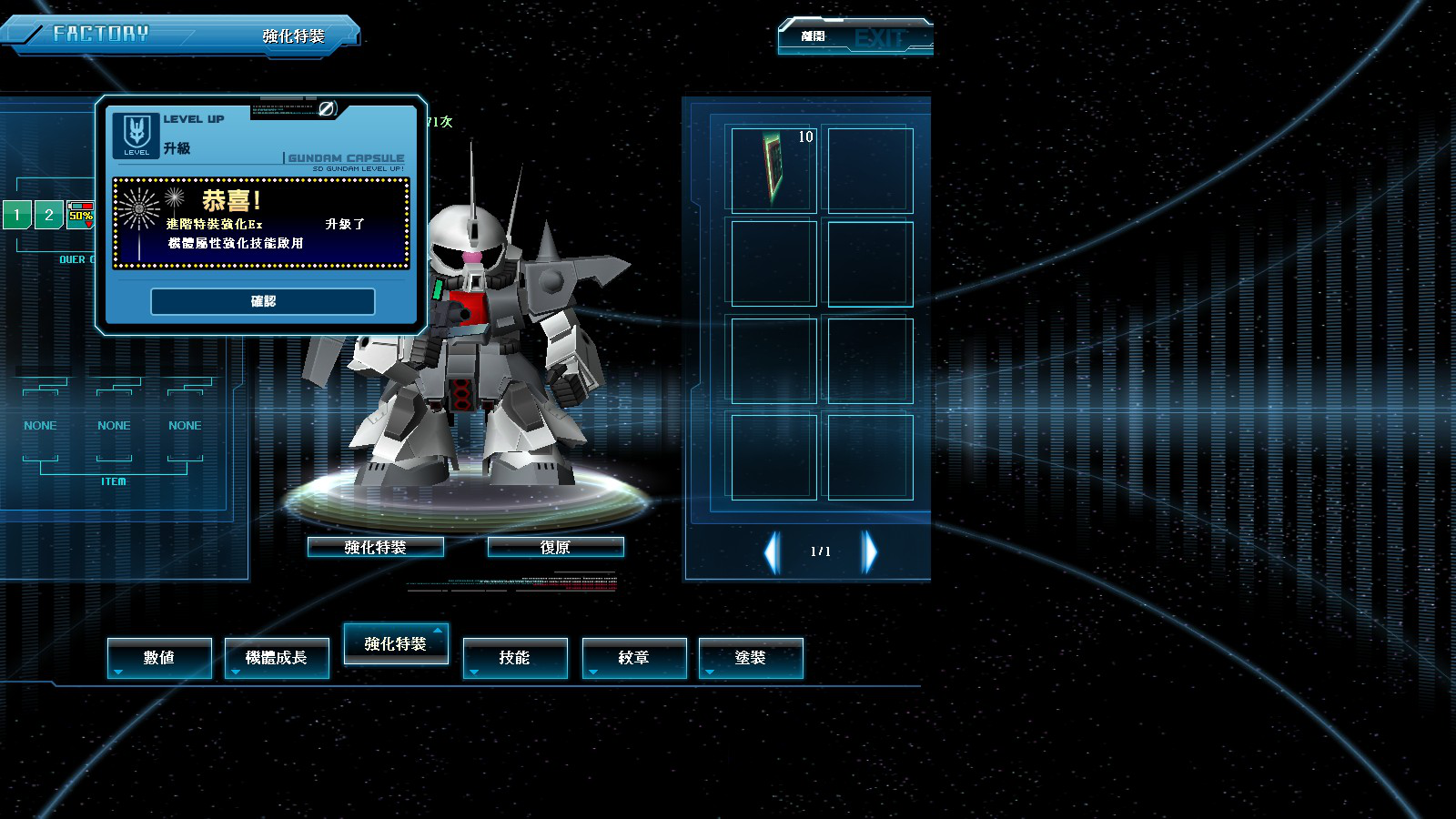
Task: Select the green slot numbered 1
Action: pos(17,215)
